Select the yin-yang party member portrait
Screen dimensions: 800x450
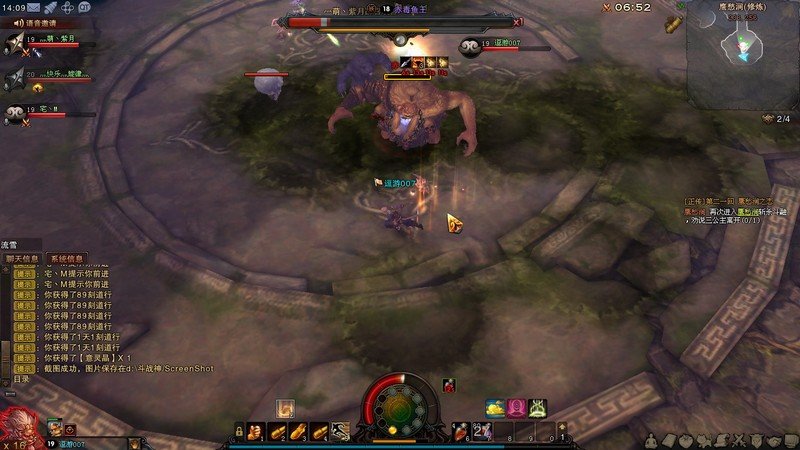click(x=15, y=113)
